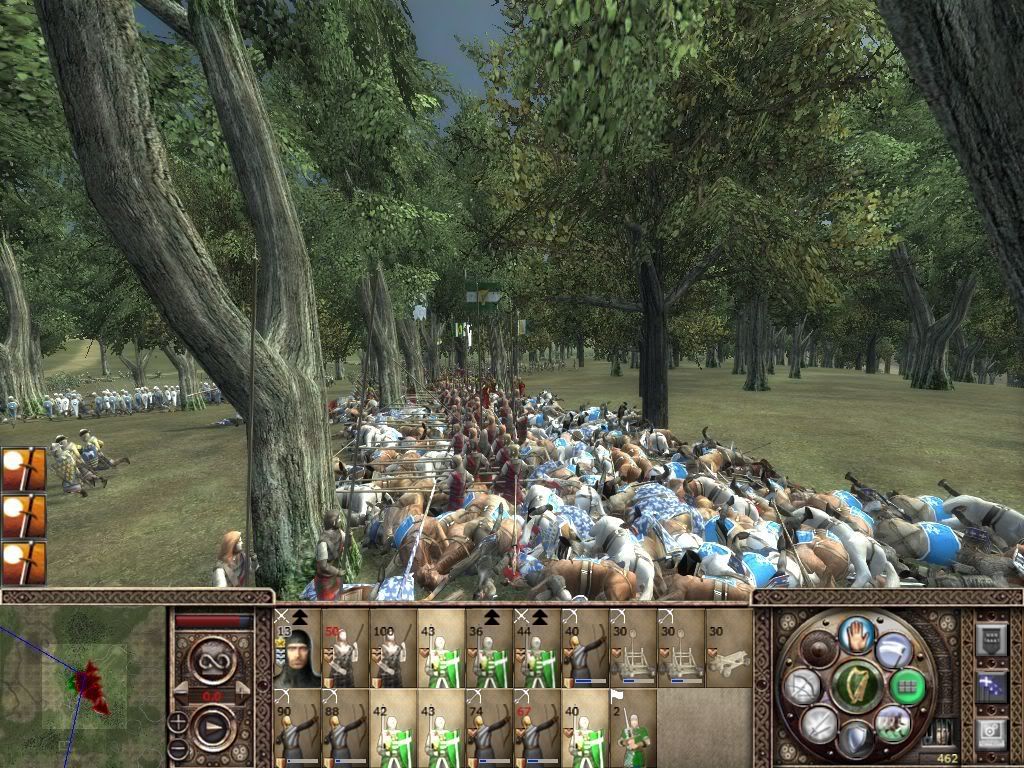Toggle guard mode shield button
This screenshot has width=1024, height=768.
tap(856, 738)
